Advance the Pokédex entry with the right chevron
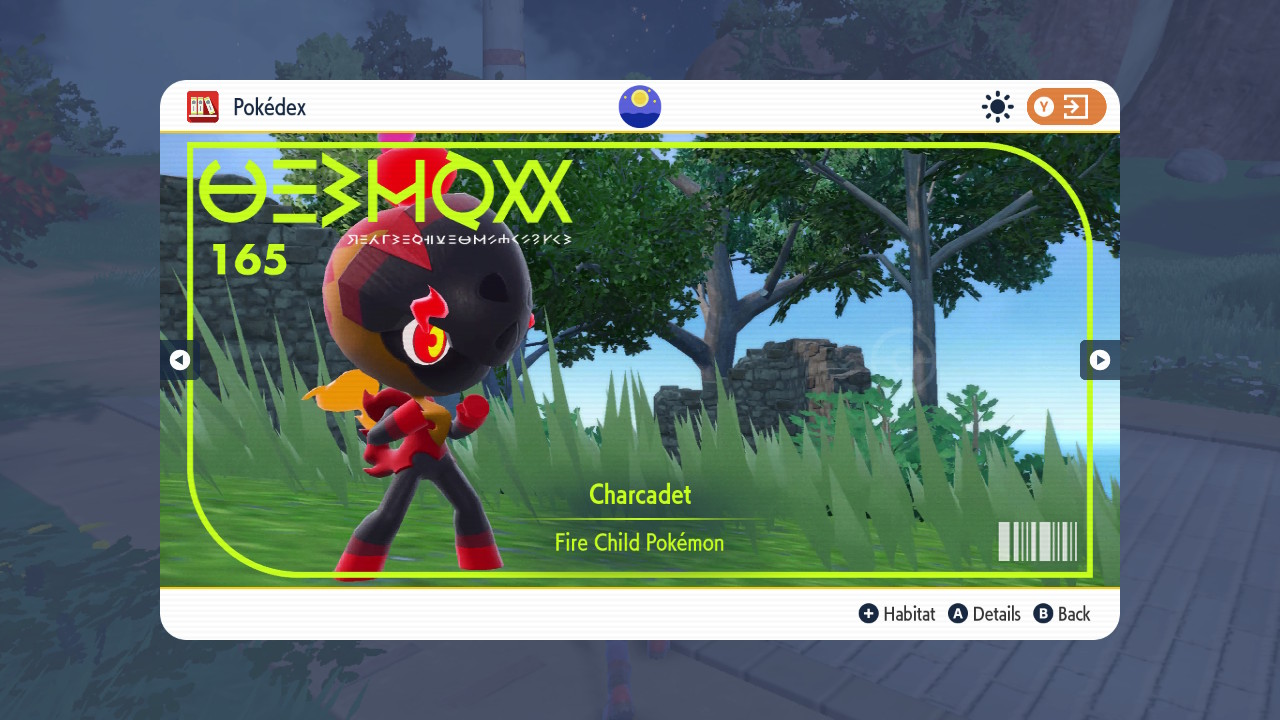The width and height of the screenshot is (1280, 720). pyautogui.click(x=1100, y=360)
